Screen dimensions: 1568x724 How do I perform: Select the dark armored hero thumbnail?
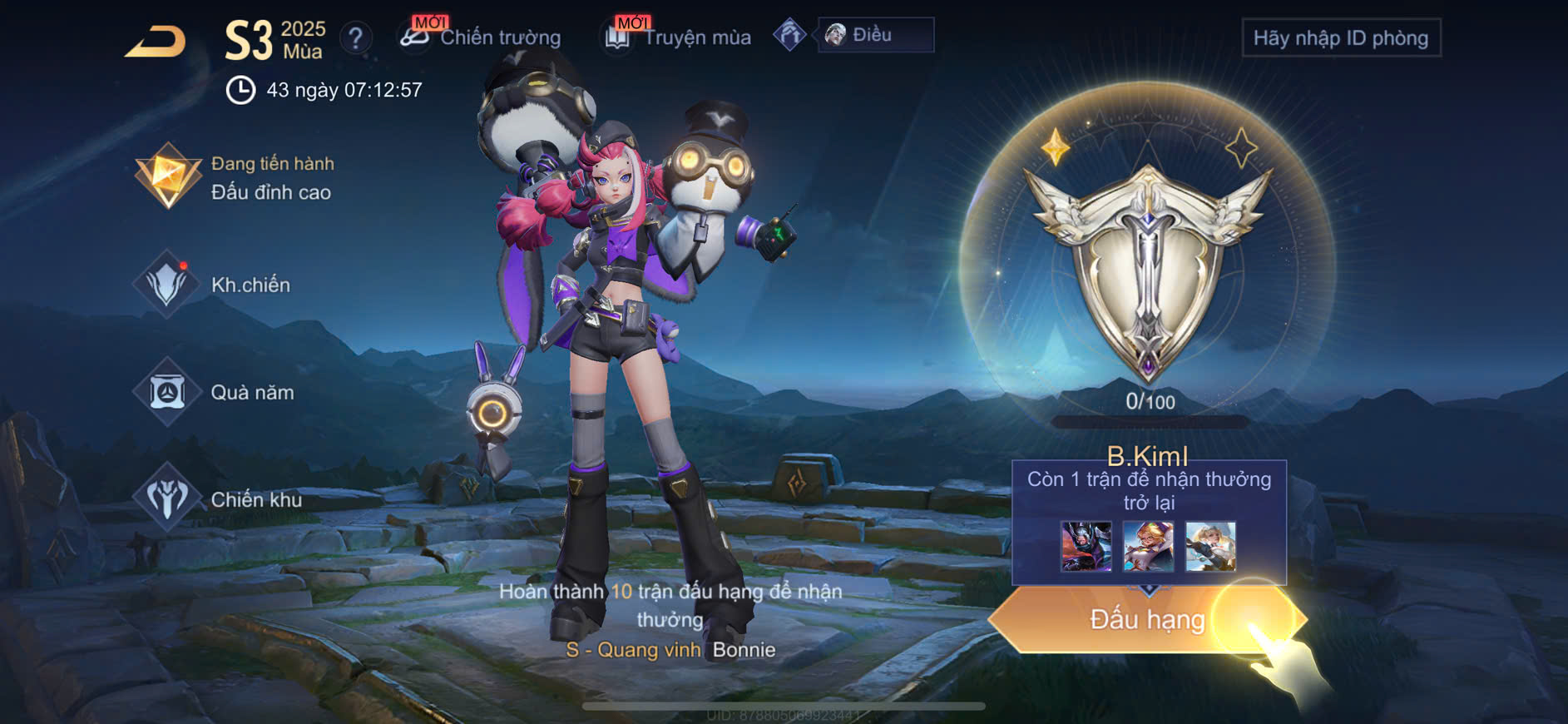(x=1086, y=547)
